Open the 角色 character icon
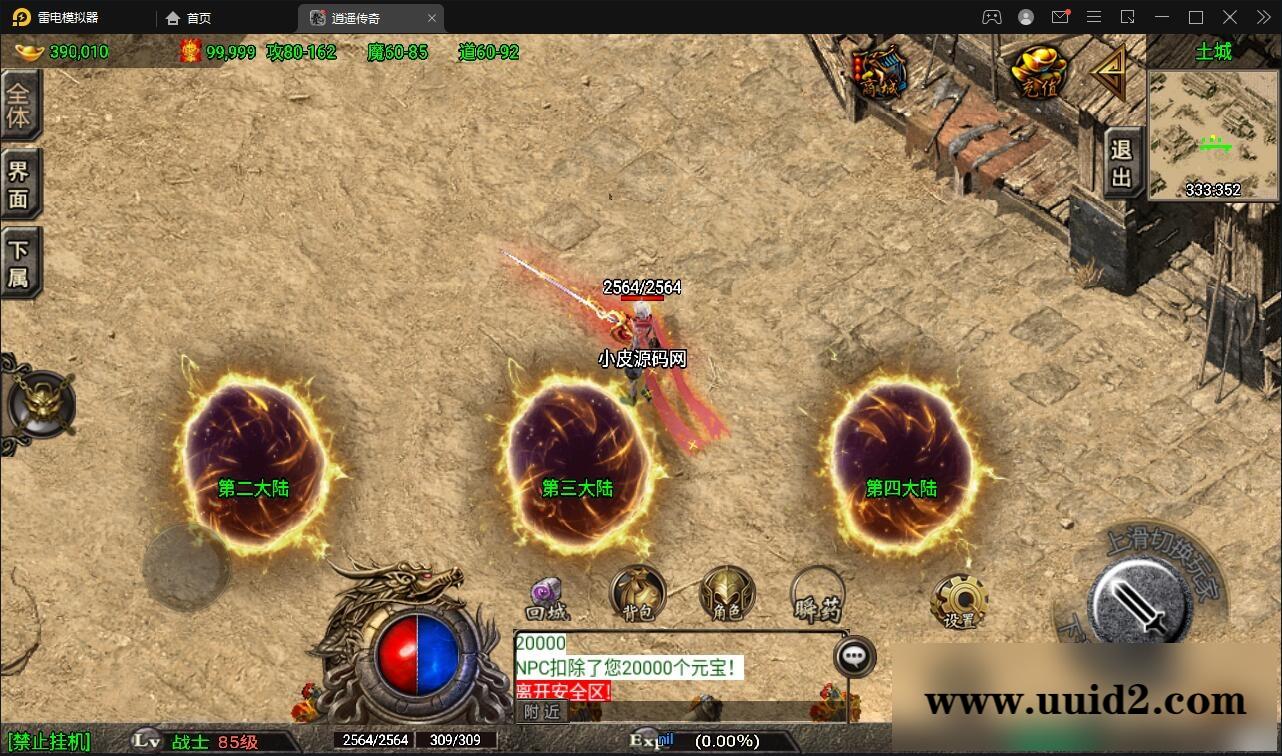Image resolution: width=1282 pixels, height=756 pixels. [x=725, y=592]
